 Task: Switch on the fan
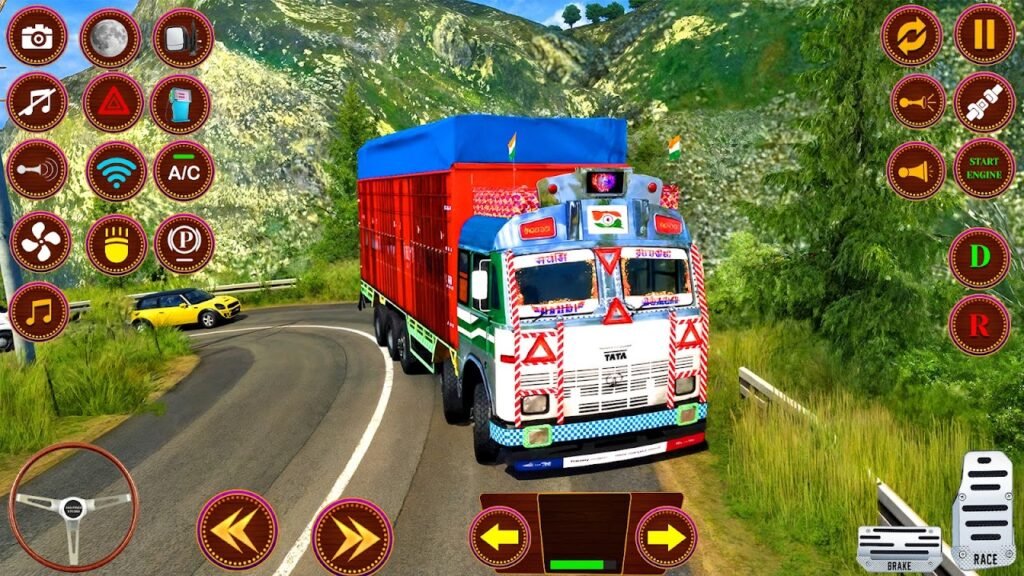tap(41, 242)
